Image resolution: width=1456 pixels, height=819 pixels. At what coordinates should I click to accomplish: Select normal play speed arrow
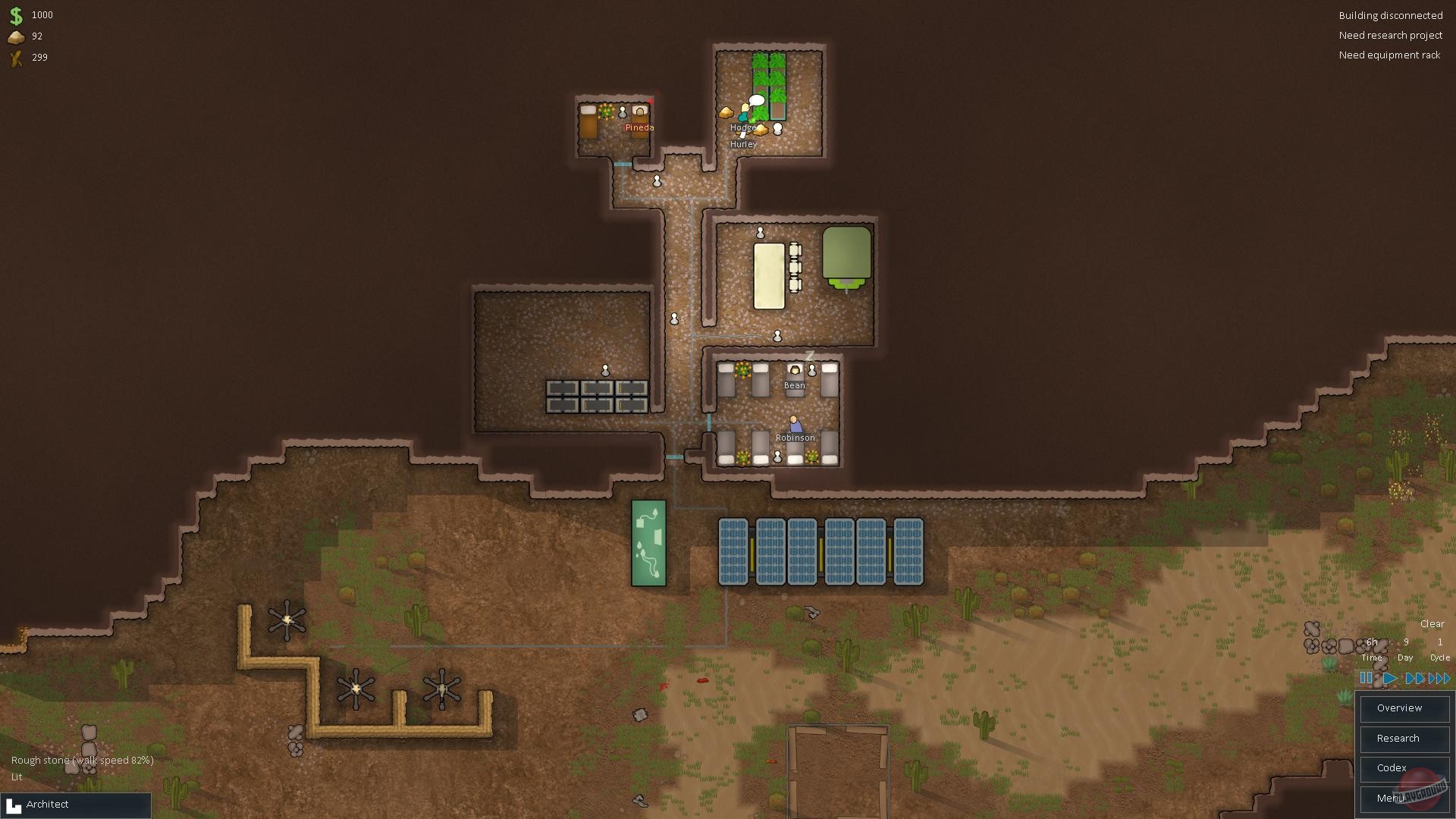[x=1390, y=679]
